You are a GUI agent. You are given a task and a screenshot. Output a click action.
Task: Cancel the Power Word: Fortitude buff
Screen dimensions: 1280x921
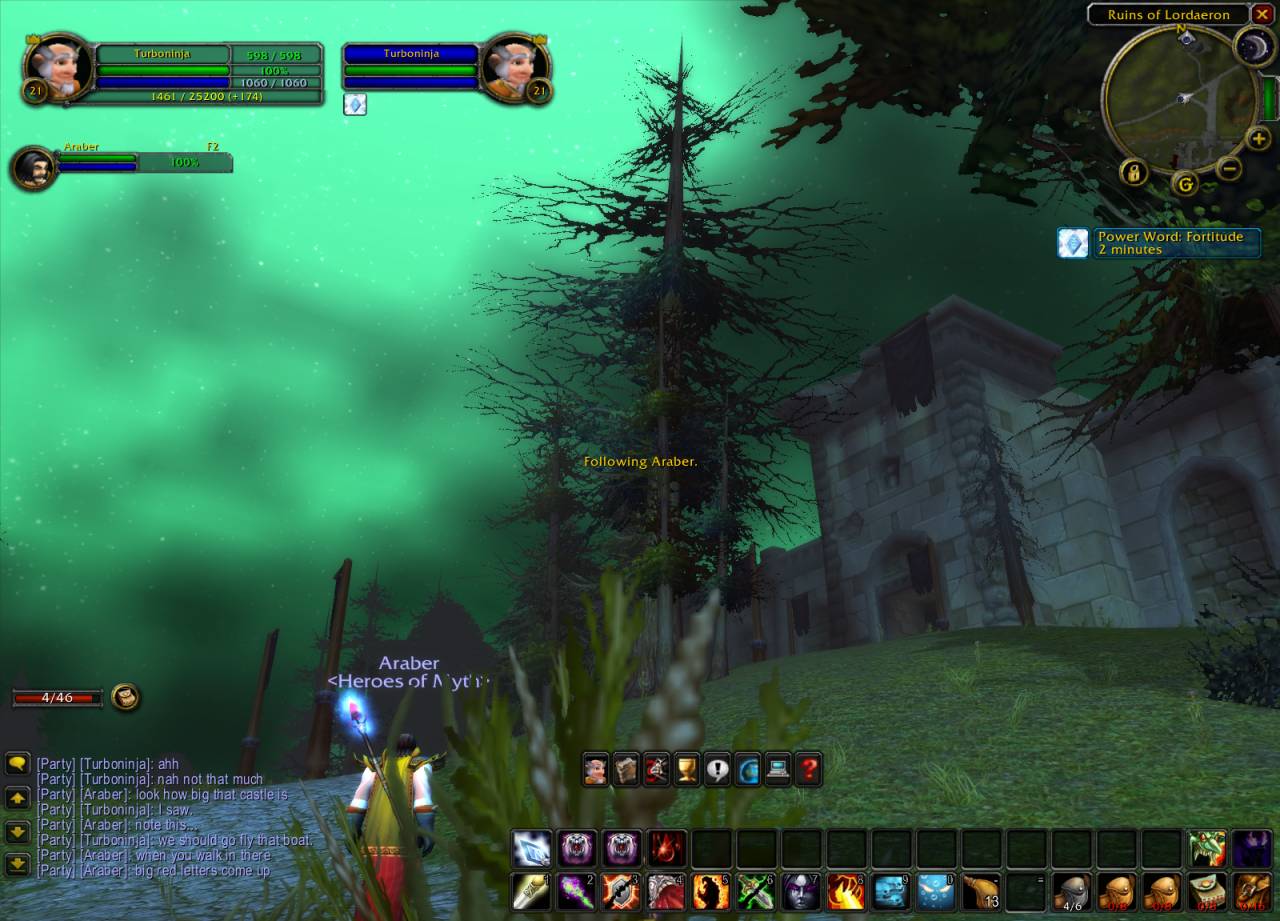pyautogui.click(x=1072, y=242)
